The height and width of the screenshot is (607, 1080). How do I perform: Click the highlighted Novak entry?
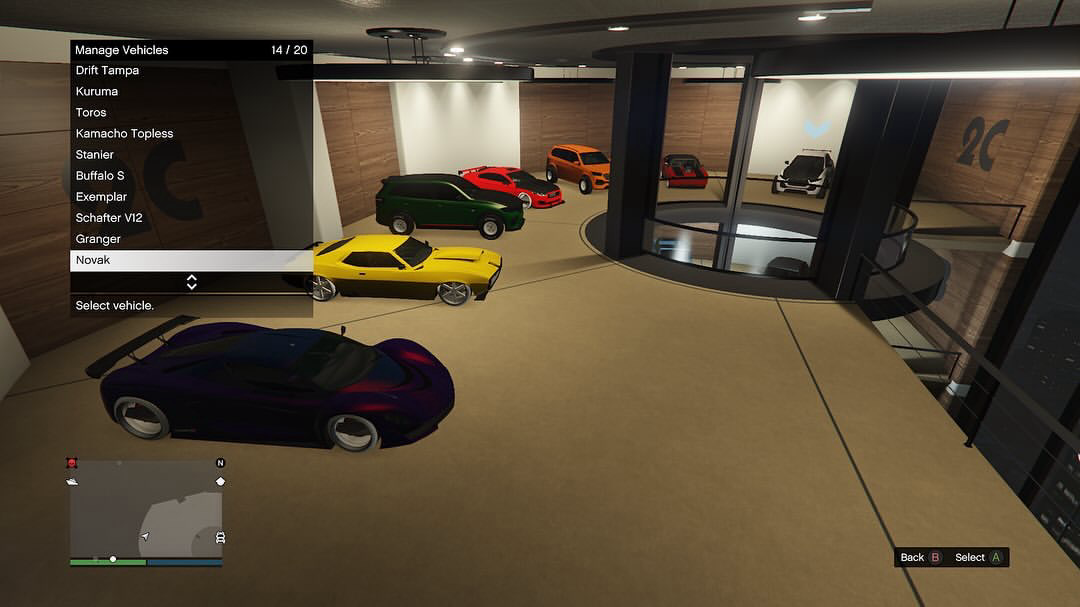click(x=191, y=260)
